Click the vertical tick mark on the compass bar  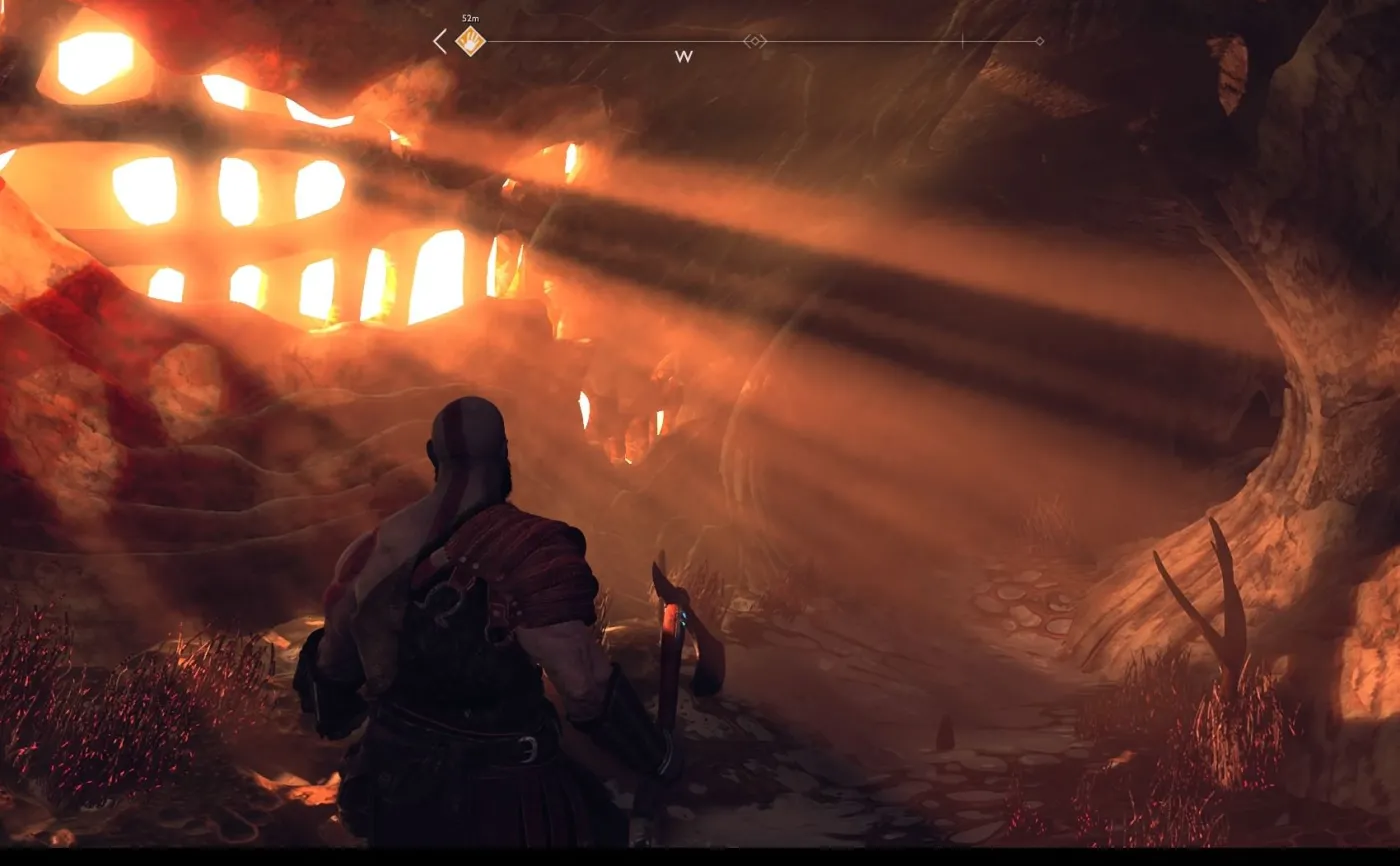click(962, 40)
